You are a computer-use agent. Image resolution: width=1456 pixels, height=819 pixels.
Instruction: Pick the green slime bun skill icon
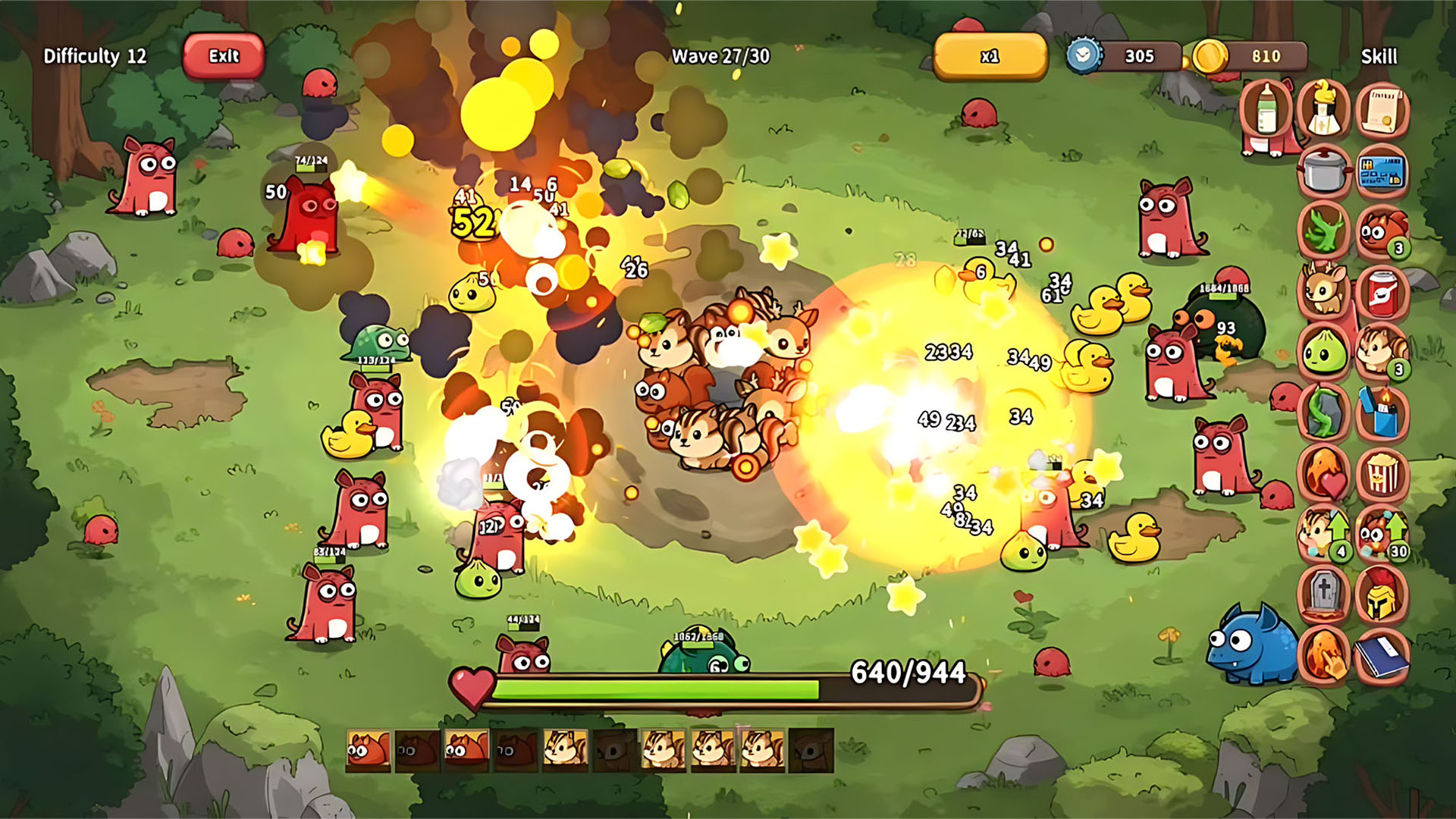tap(1323, 352)
